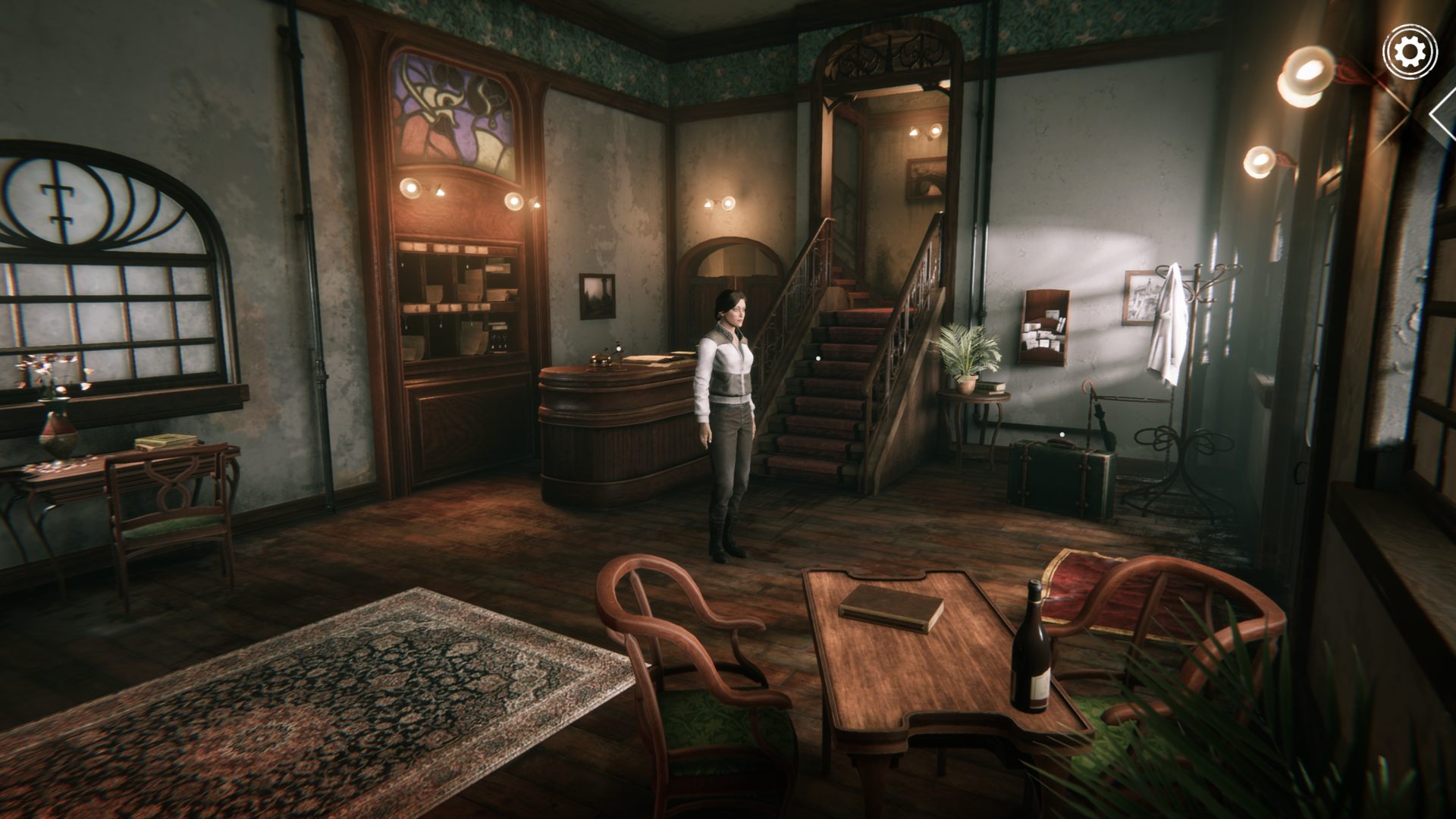
Task: Open the settings gear menu
Action: (x=1409, y=52)
